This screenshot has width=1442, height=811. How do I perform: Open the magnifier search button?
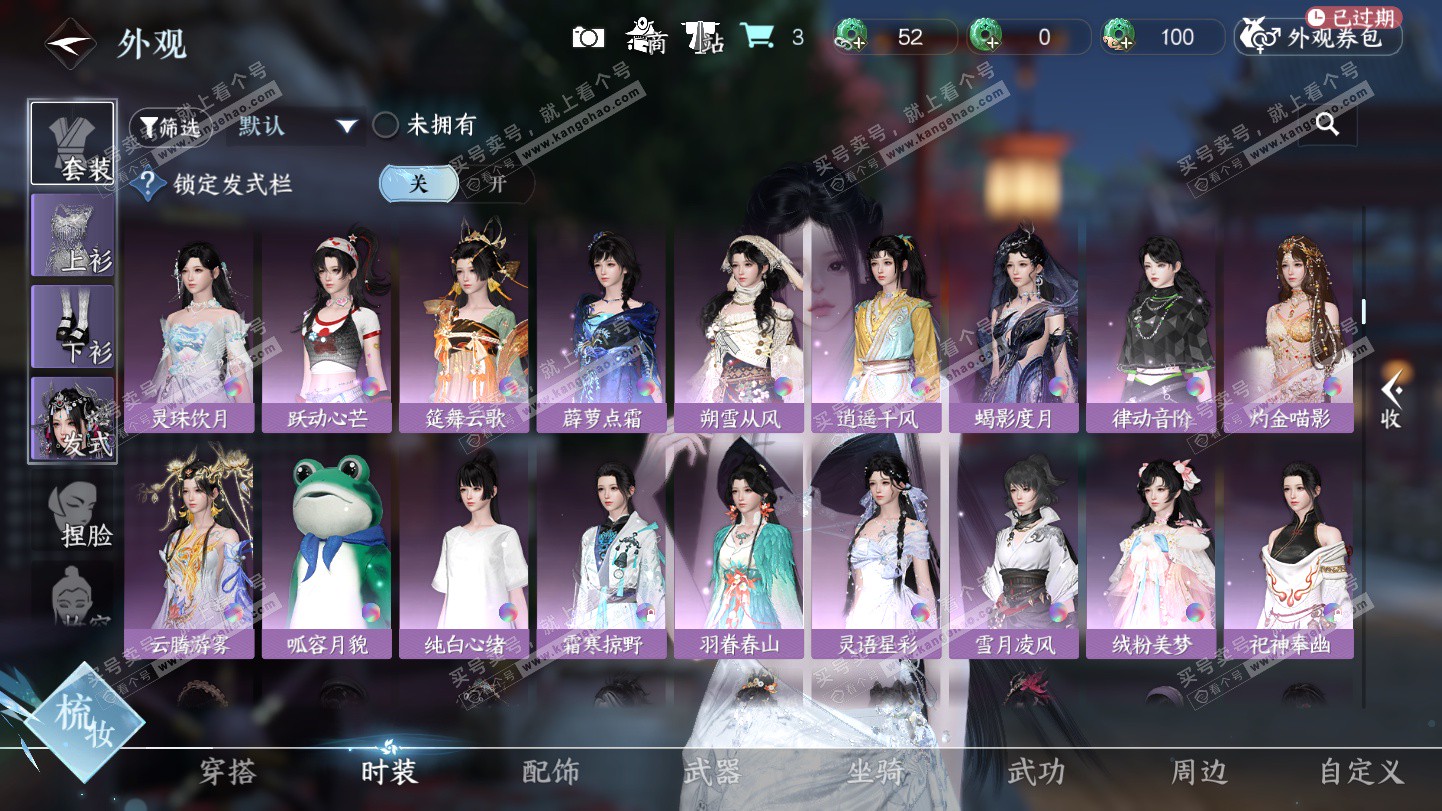pyautogui.click(x=1327, y=124)
